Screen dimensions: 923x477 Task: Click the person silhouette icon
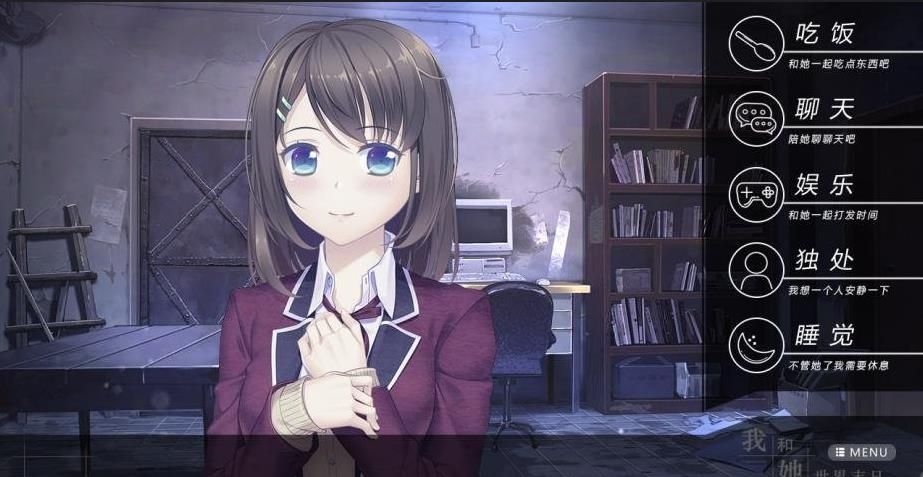tap(757, 267)
